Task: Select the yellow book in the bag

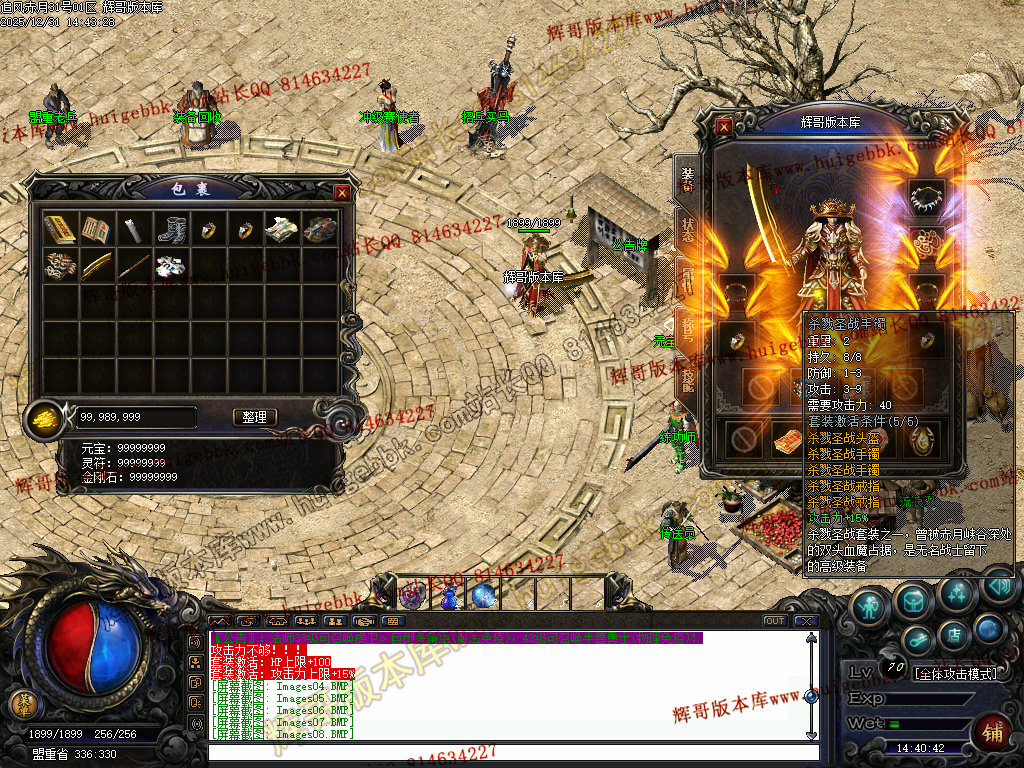Action: (60, 229)
